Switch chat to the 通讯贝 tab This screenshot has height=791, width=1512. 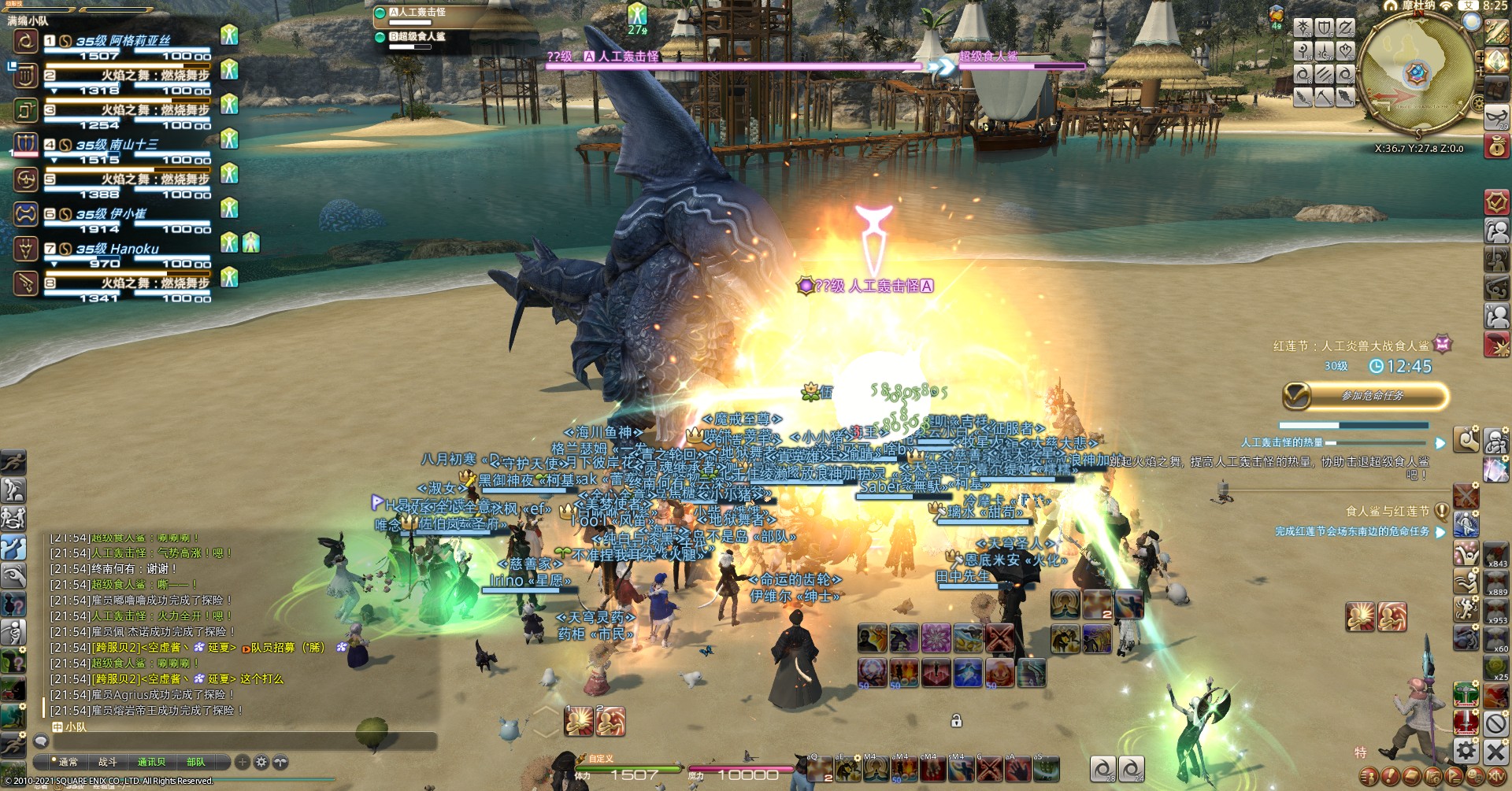[x=151, y=762]
